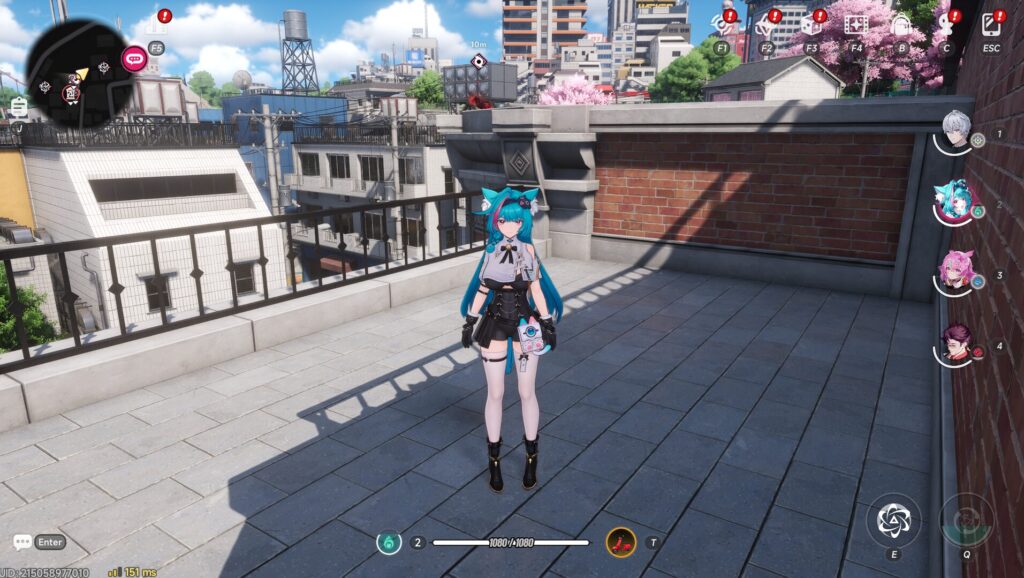Open the phone menu icon
This screenshot has height=578, width=1024.
991,24
